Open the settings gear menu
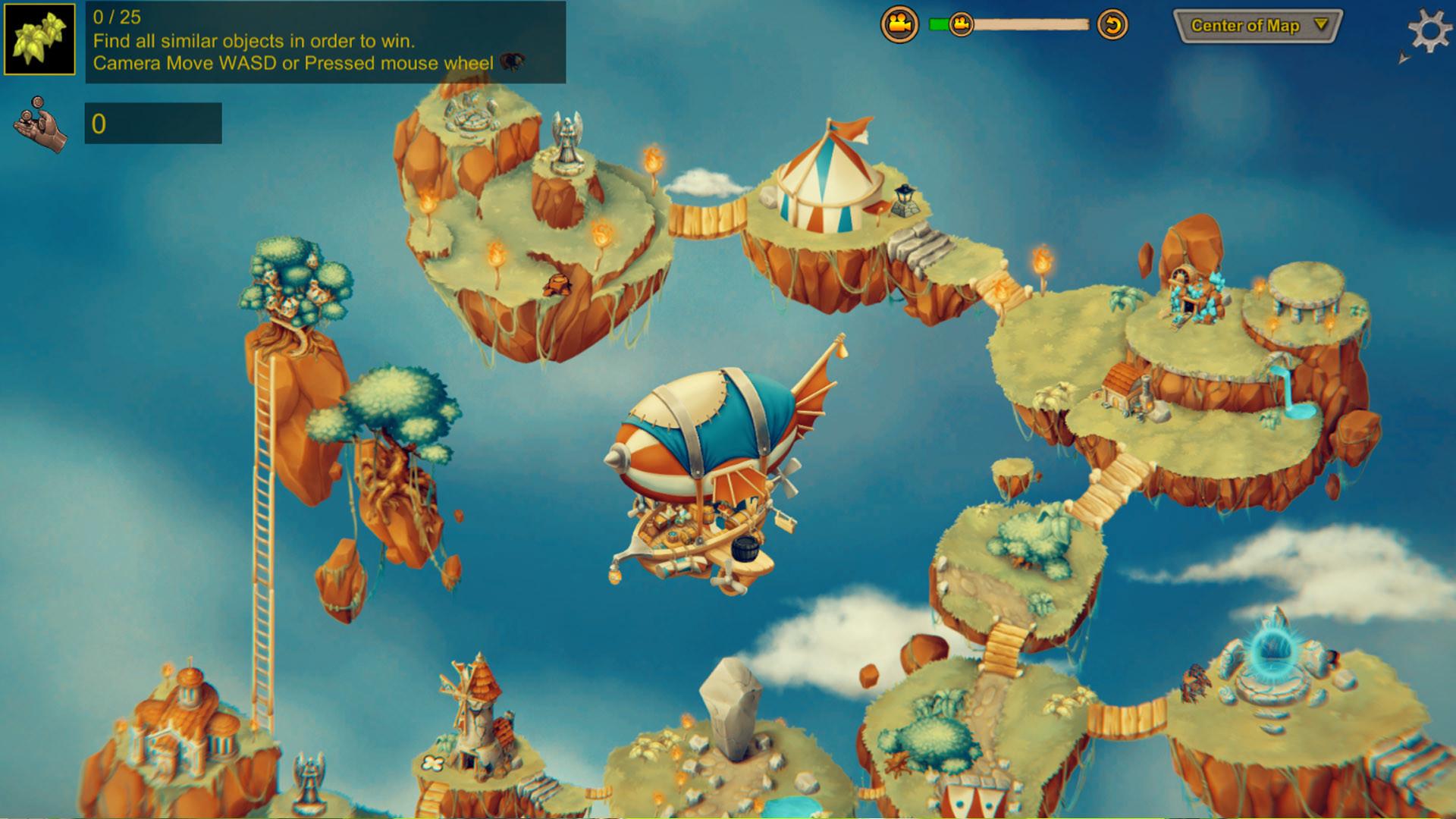 click(x=1431, y=30)
